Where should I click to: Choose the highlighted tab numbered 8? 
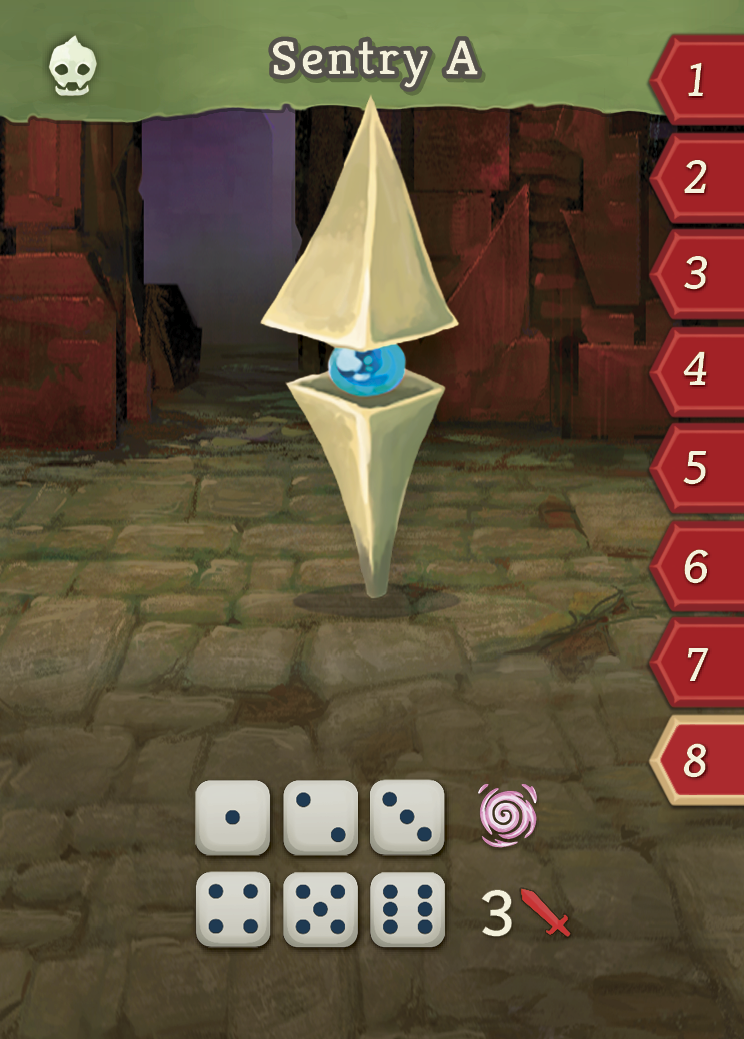pyautogui.click(x=697, y=762)
